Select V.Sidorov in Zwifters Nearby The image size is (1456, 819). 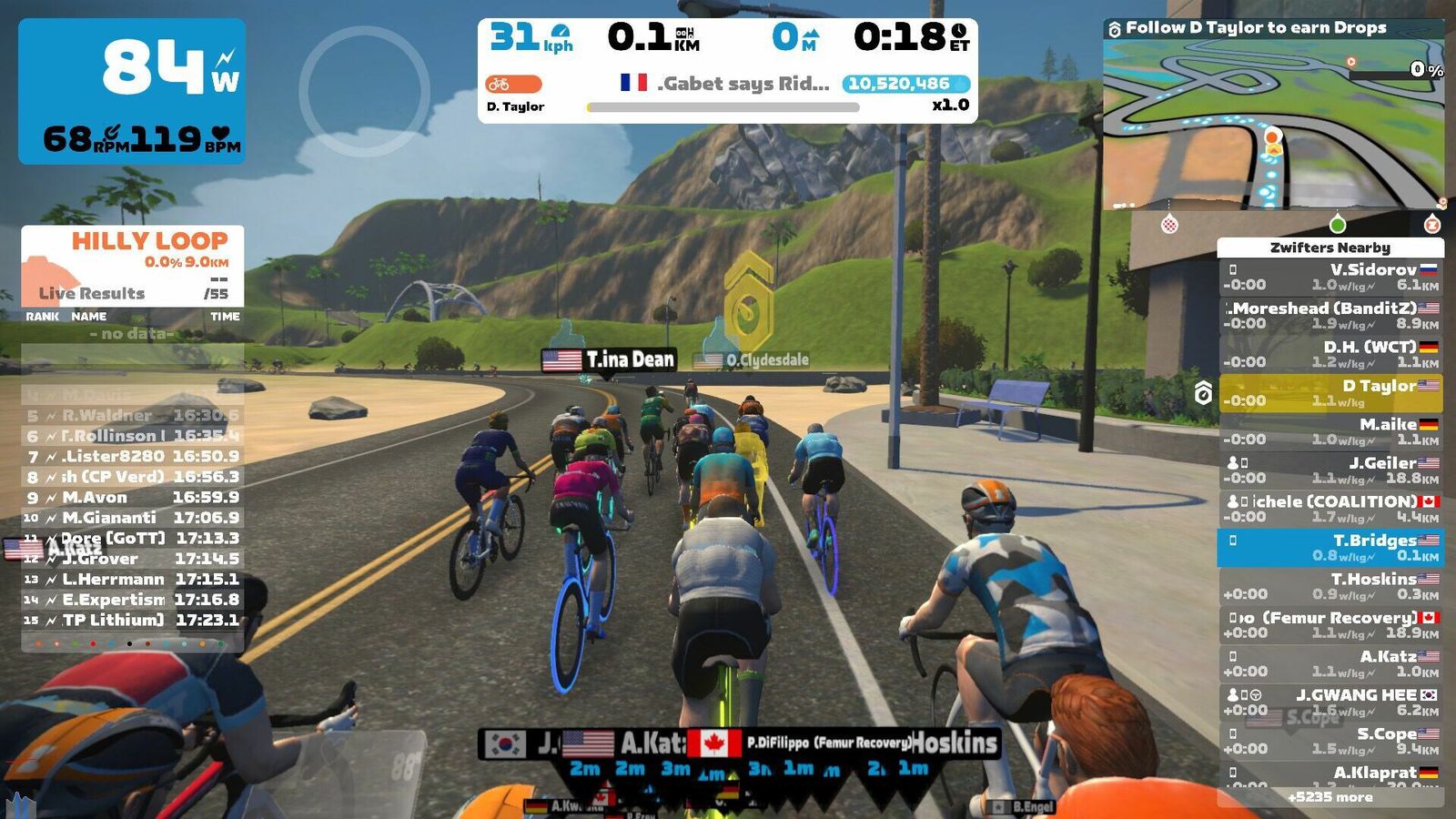[x=1330, y=277]
